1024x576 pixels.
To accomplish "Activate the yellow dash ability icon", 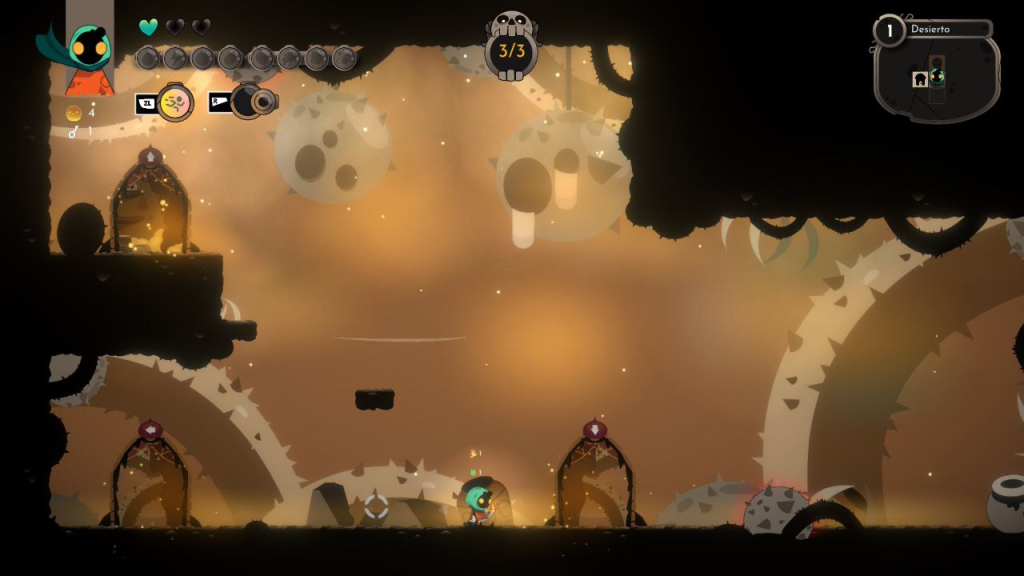I will (175, 102).
